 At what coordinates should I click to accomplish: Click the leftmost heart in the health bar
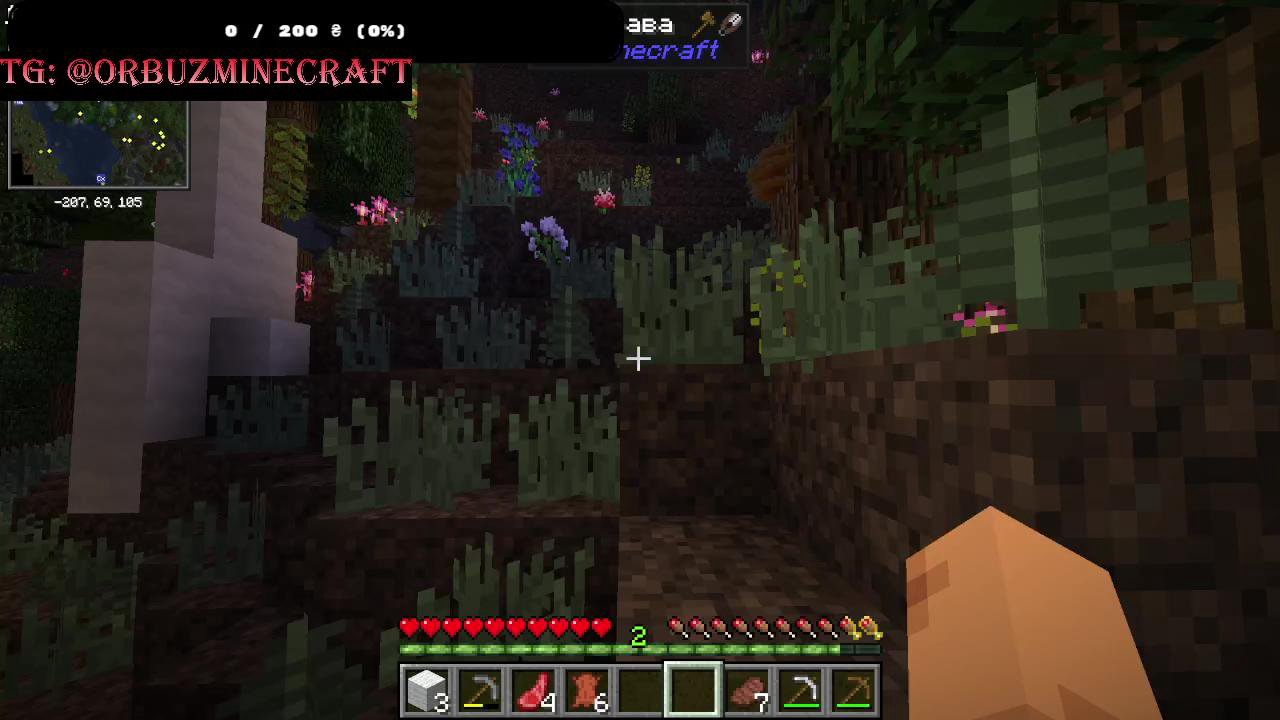pyautogui.click(x=409, y=627)
